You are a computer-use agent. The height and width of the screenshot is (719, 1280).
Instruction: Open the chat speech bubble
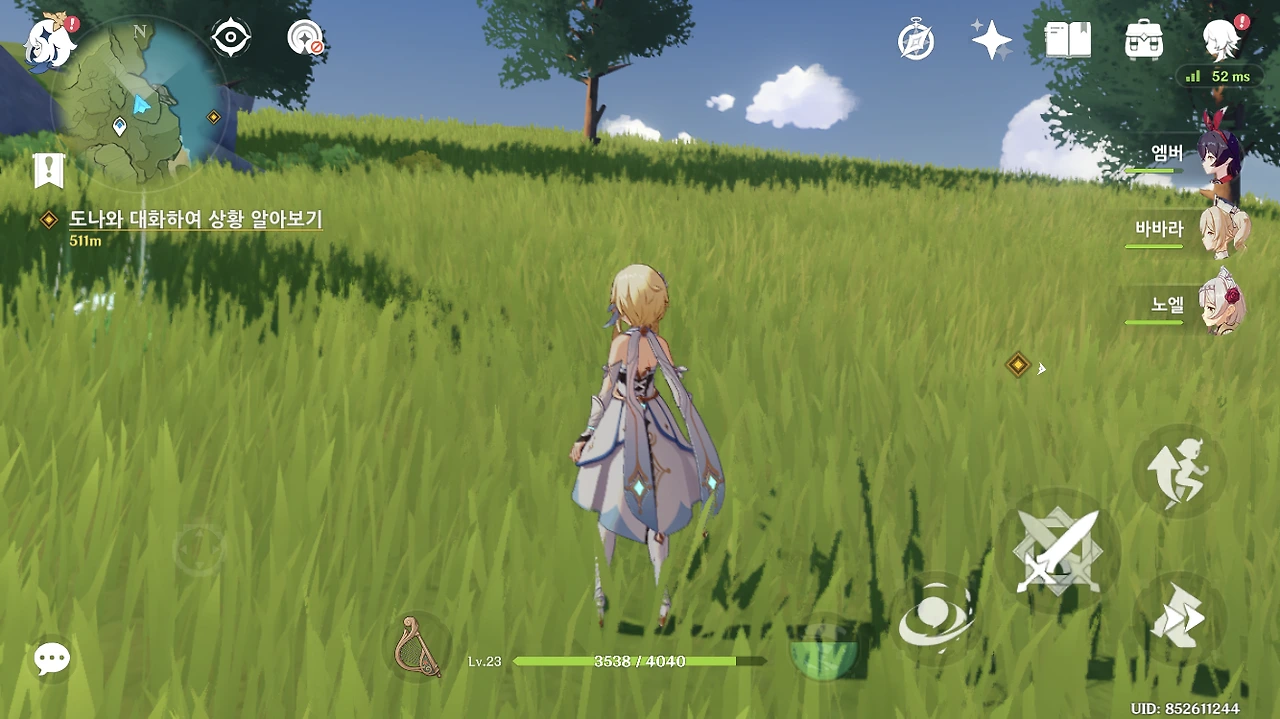pyautogui.click(x=51, y=658)
